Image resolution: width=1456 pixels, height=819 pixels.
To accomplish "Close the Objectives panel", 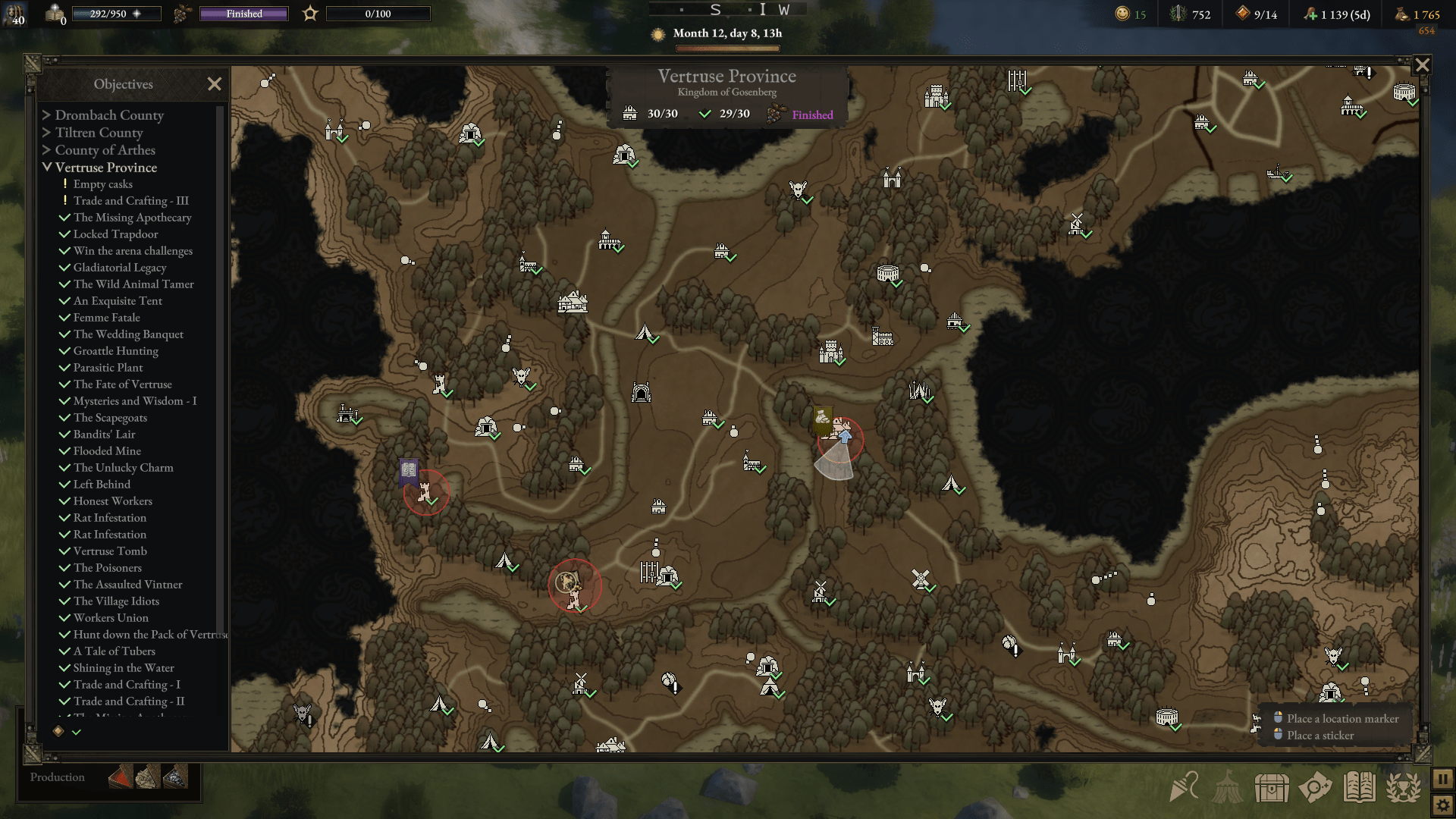I will (215, 84).
